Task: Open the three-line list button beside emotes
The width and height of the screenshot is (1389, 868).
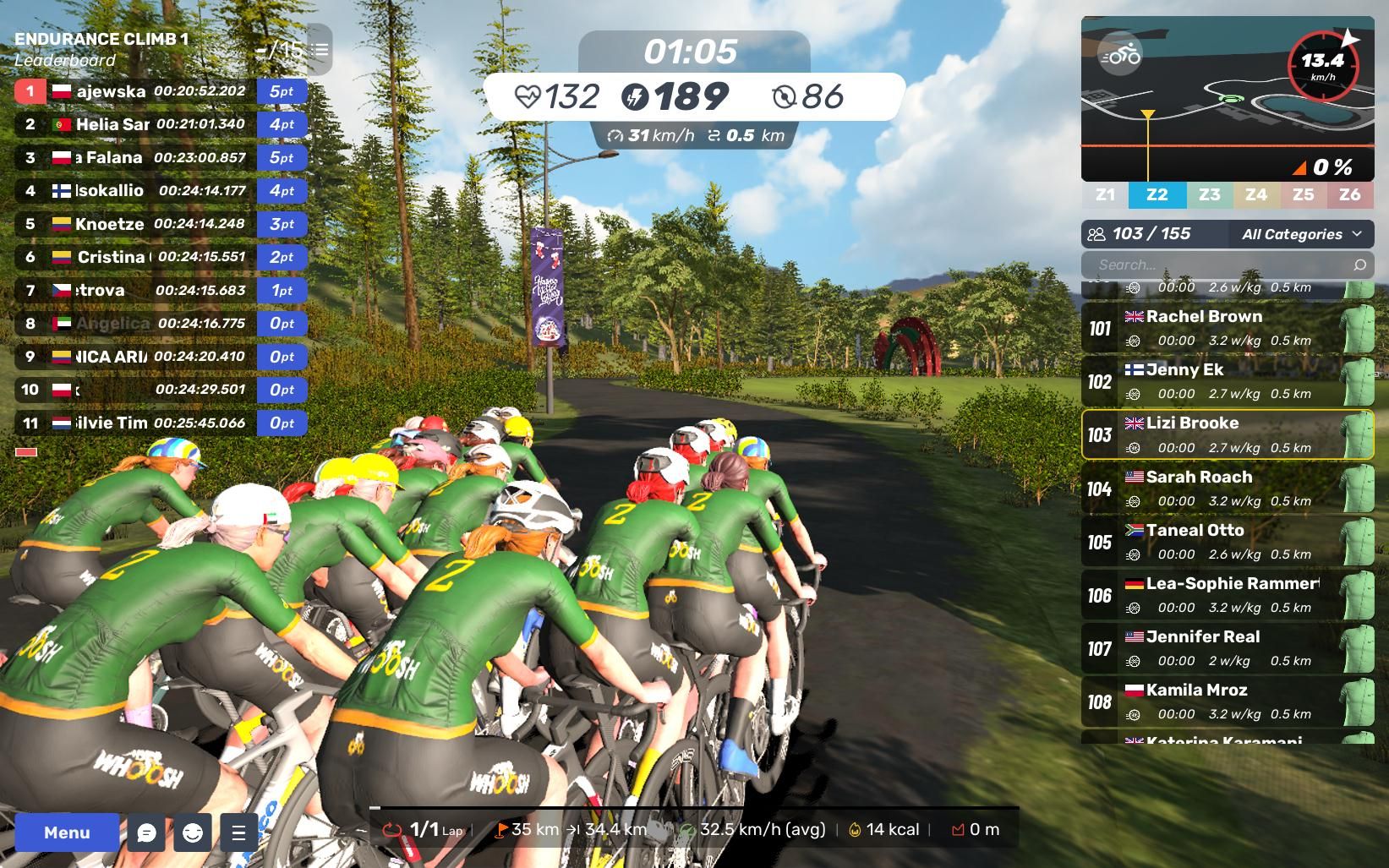Action: tap(238, 833)
